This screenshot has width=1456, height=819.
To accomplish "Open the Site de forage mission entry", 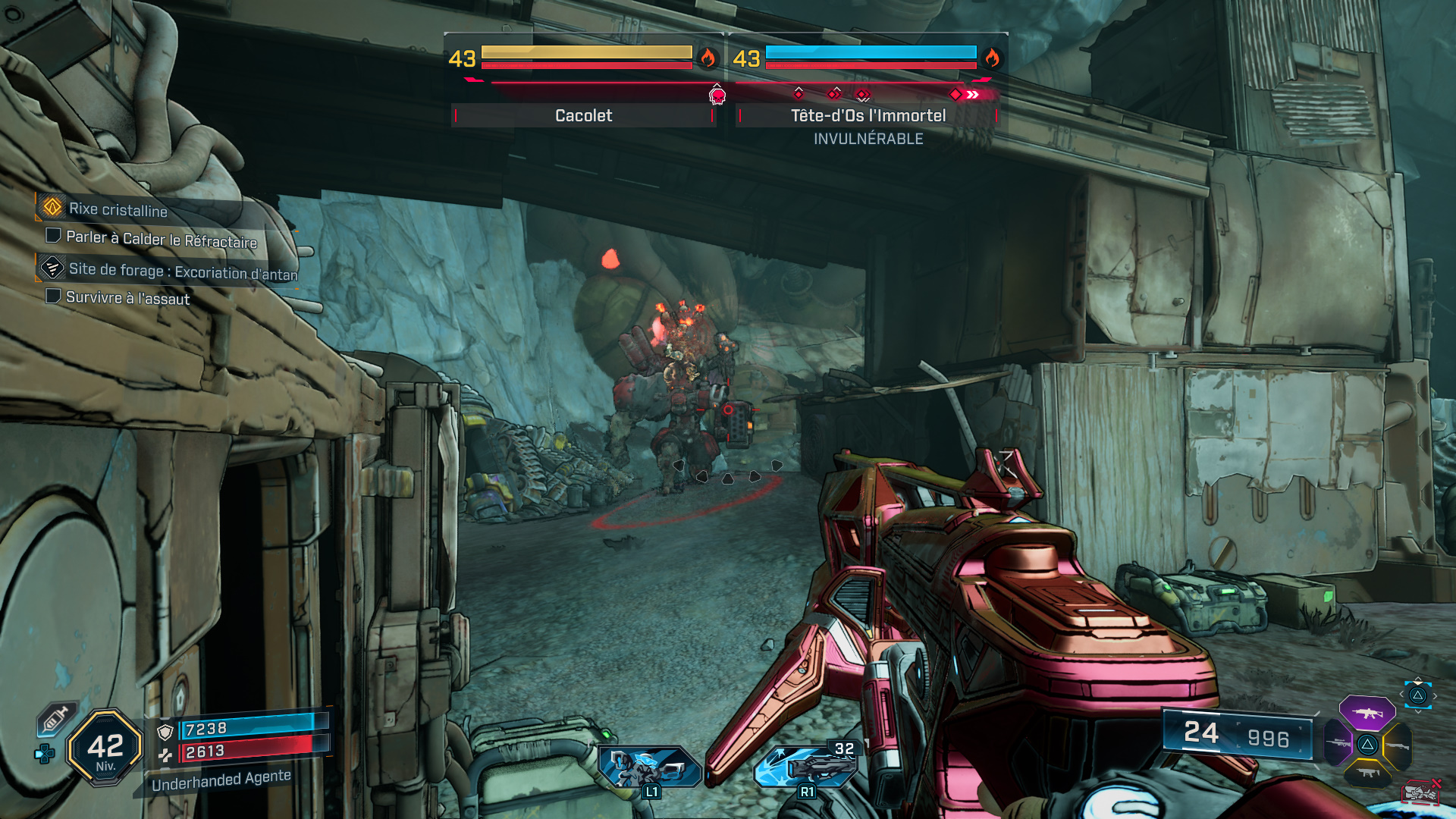I will (182, 271).
